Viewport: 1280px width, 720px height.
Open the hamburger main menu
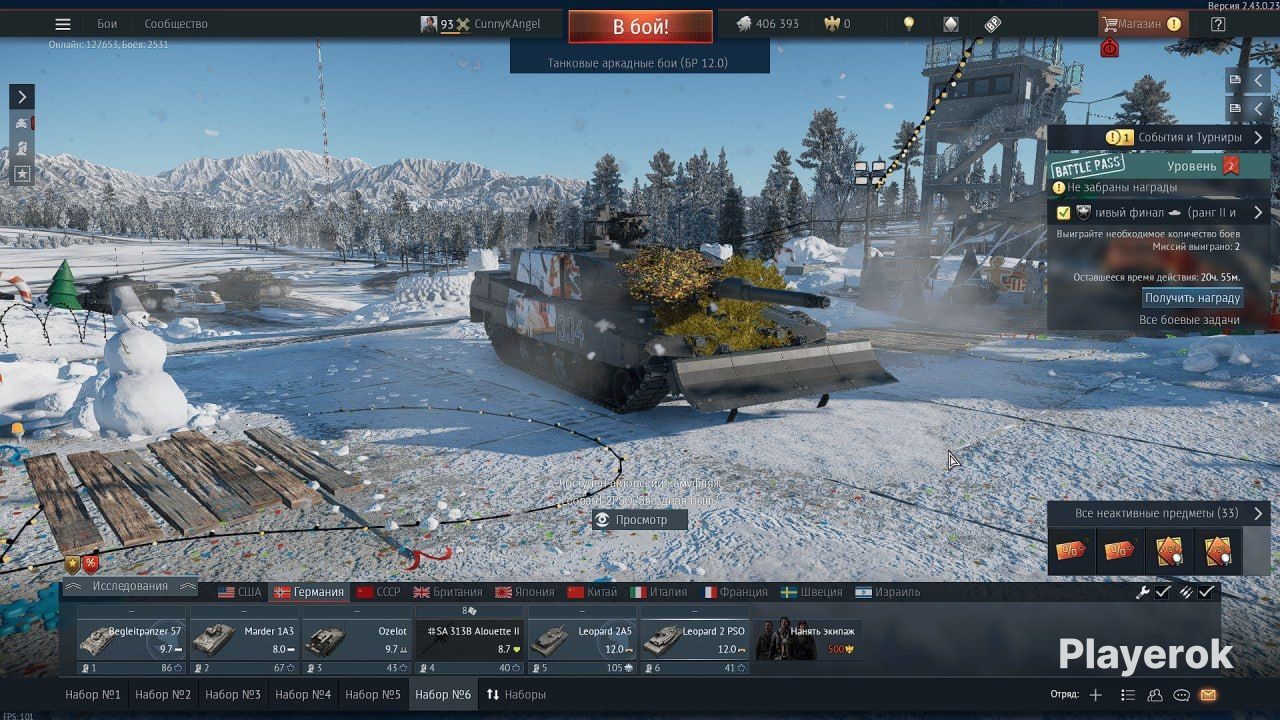pos(63,24)
